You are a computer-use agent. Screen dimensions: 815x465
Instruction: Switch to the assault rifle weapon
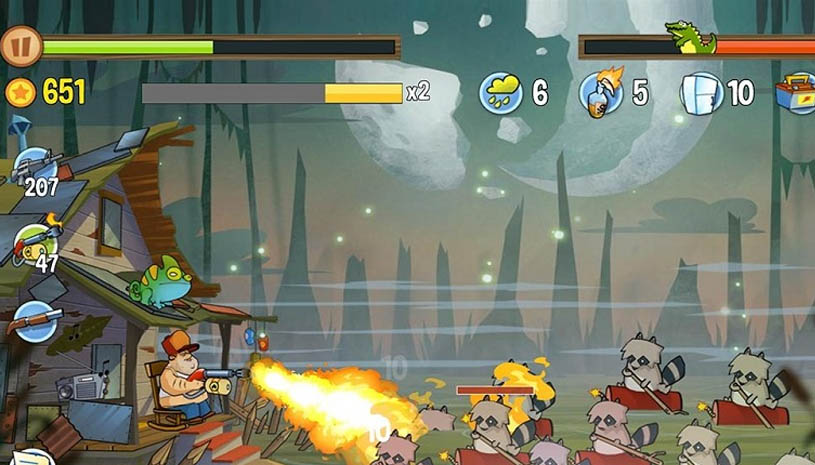pyautogui.click(x=37, y=164)
